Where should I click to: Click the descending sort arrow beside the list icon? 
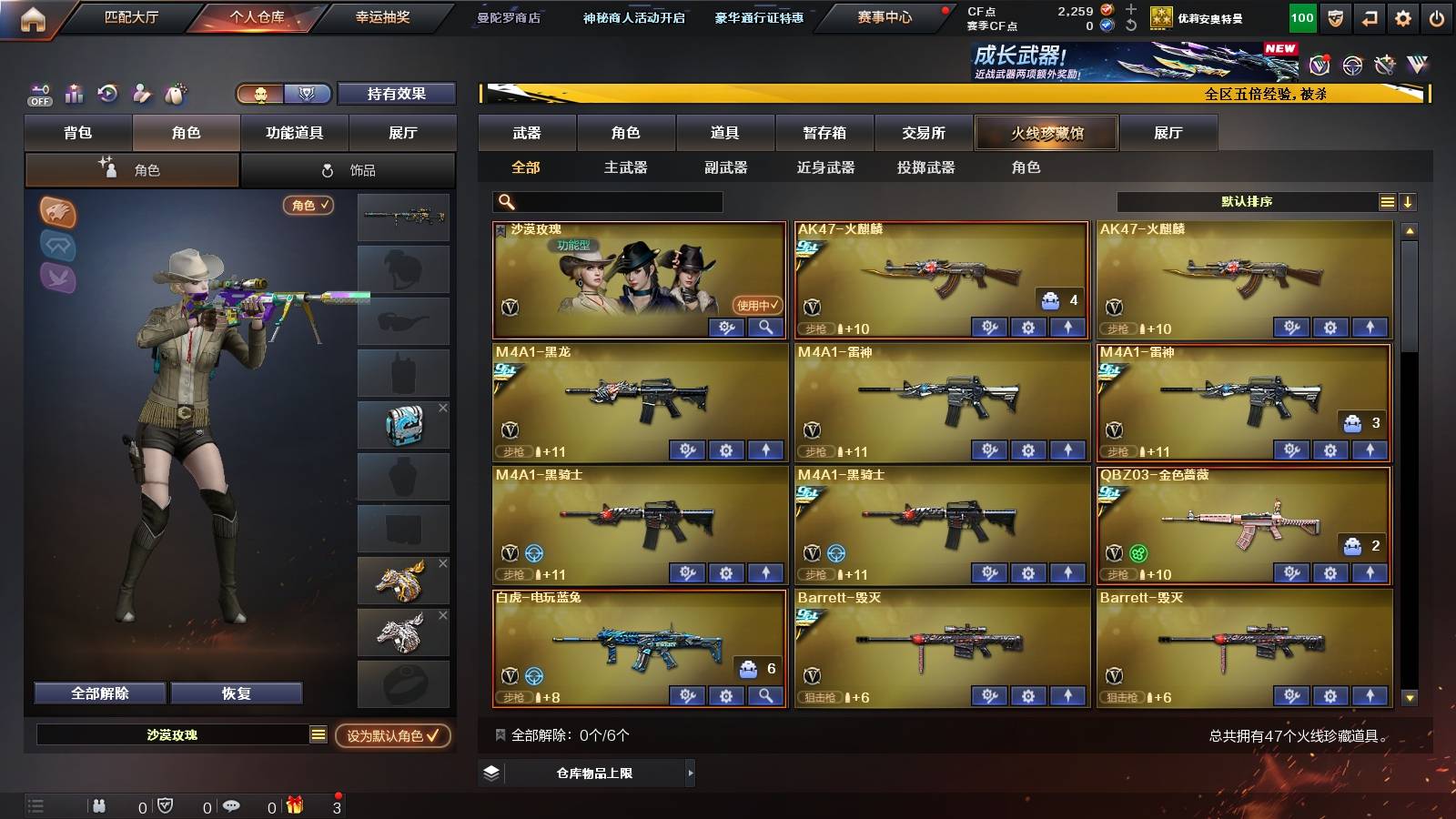(x=1409, y=201)
